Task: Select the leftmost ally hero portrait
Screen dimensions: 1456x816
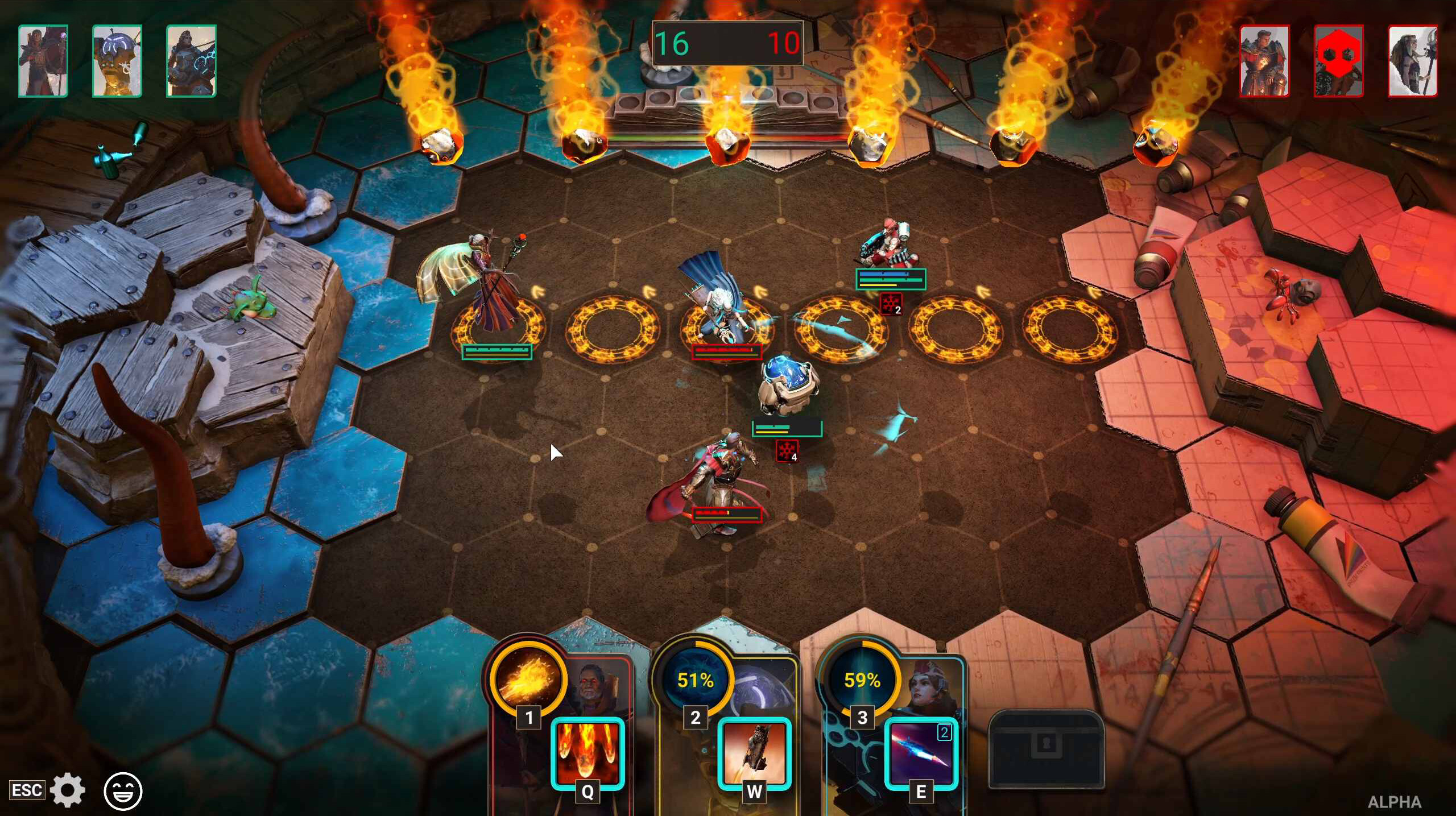Action: point(42,59)
